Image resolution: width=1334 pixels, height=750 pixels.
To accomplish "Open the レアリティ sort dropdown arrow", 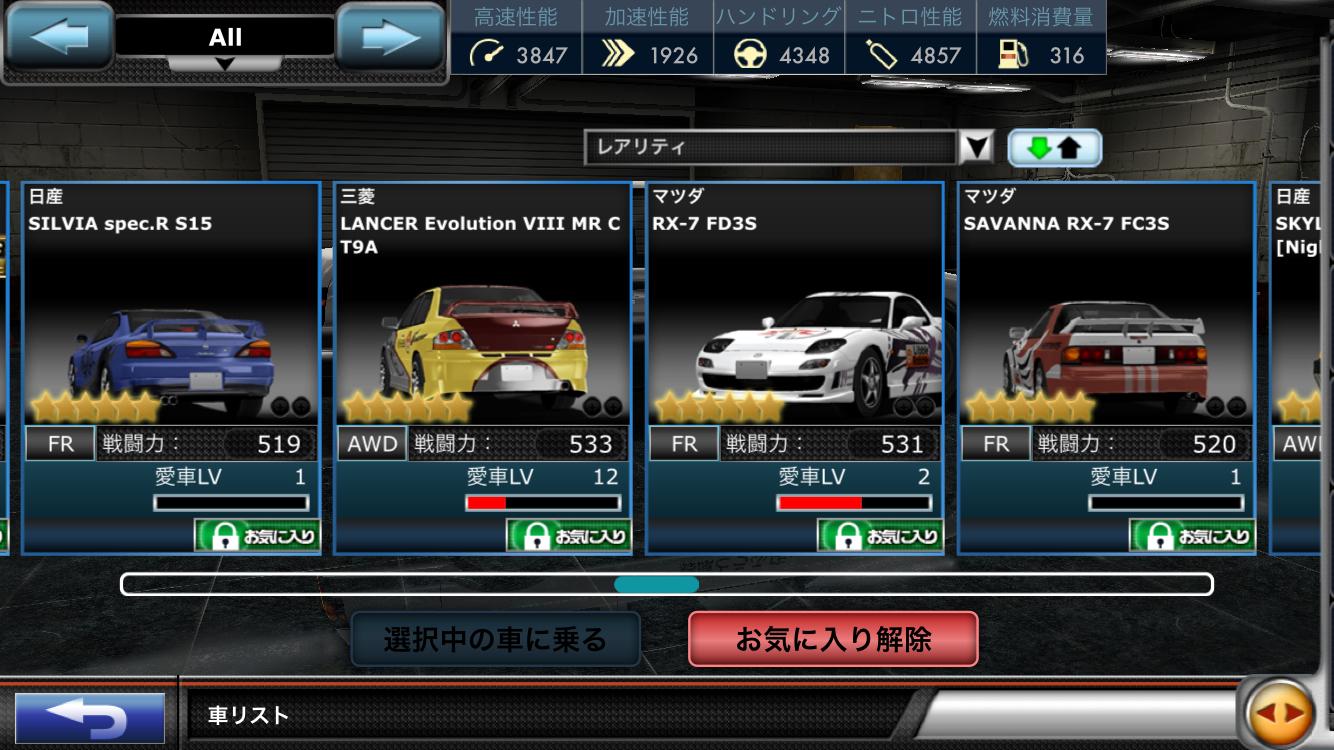I will coord(978,145).
